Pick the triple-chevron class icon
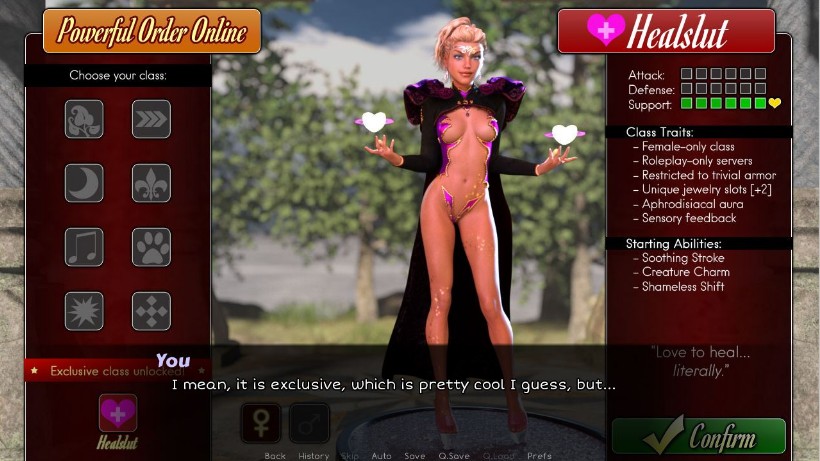The width and height of the screenshot is (820, 461). pyautogui.click(x=151, y=119)
